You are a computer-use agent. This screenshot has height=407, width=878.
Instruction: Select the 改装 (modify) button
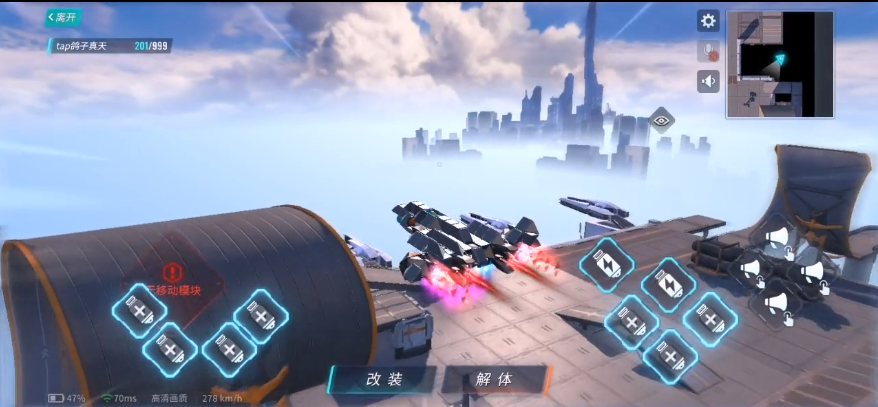(x=383, y=380)
